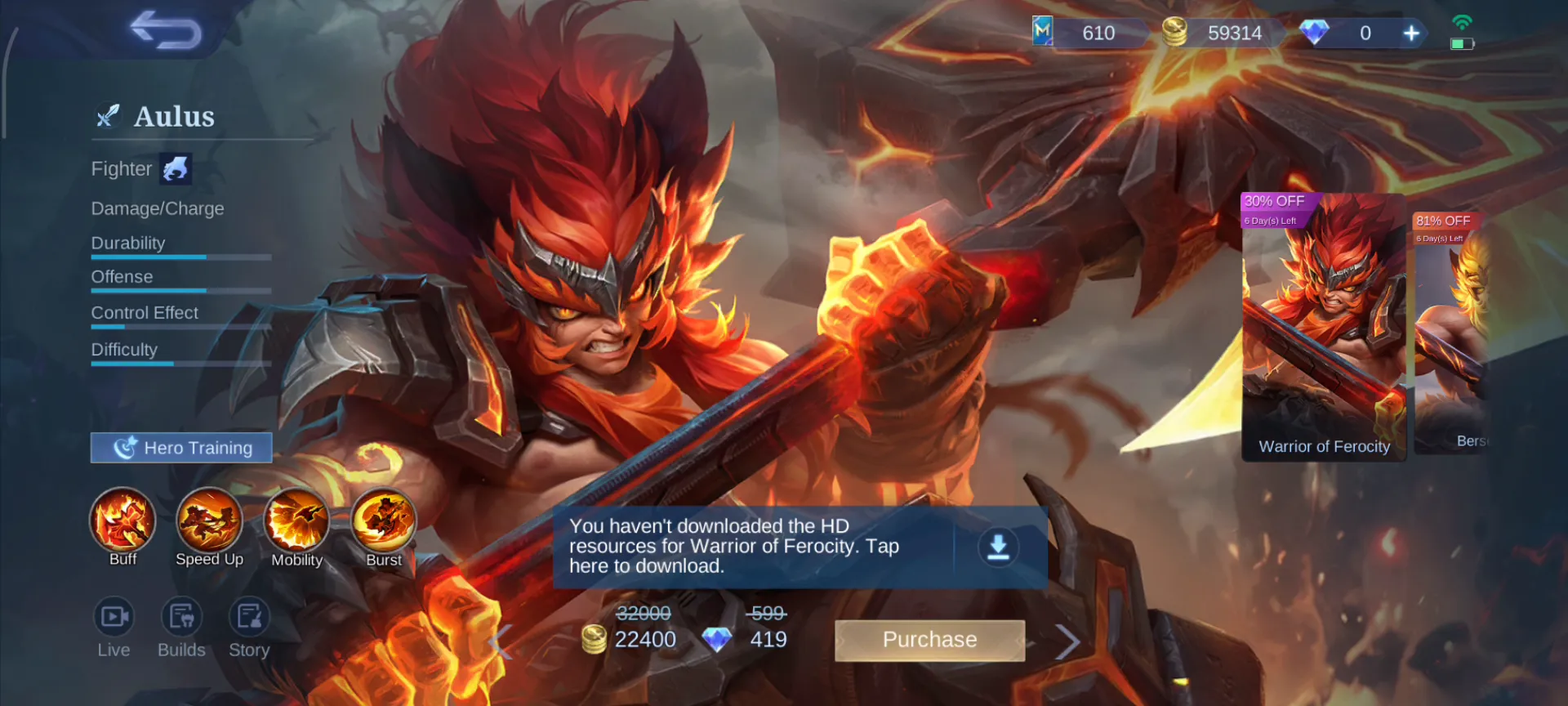Select the Speed Up skill icon
The width and height of the screenshot is (1568, 706).
[x=209, y=520]
